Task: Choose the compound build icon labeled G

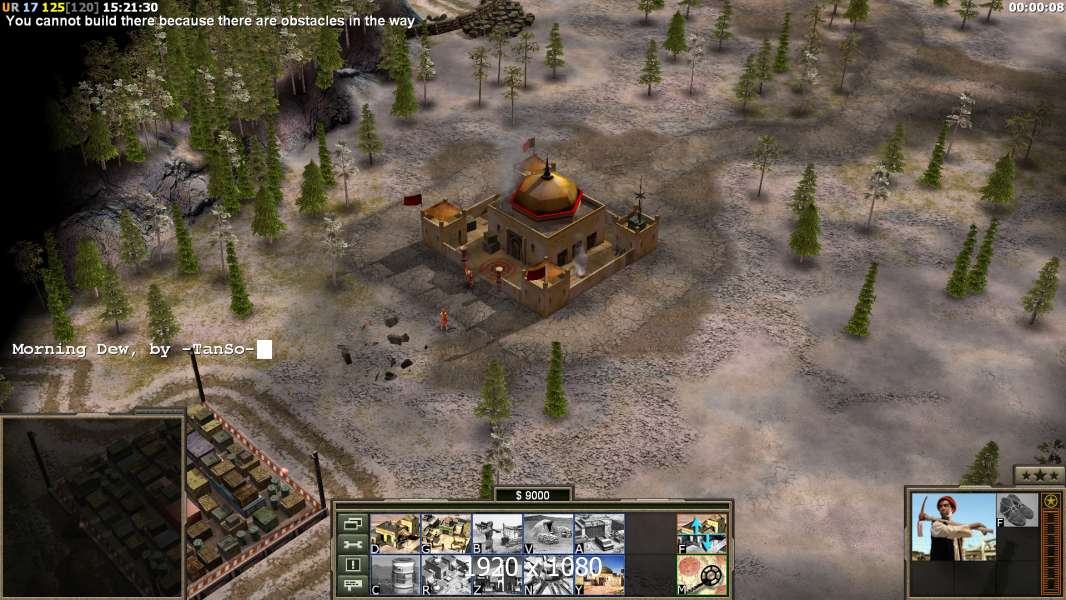Action: tap(446, 533)
